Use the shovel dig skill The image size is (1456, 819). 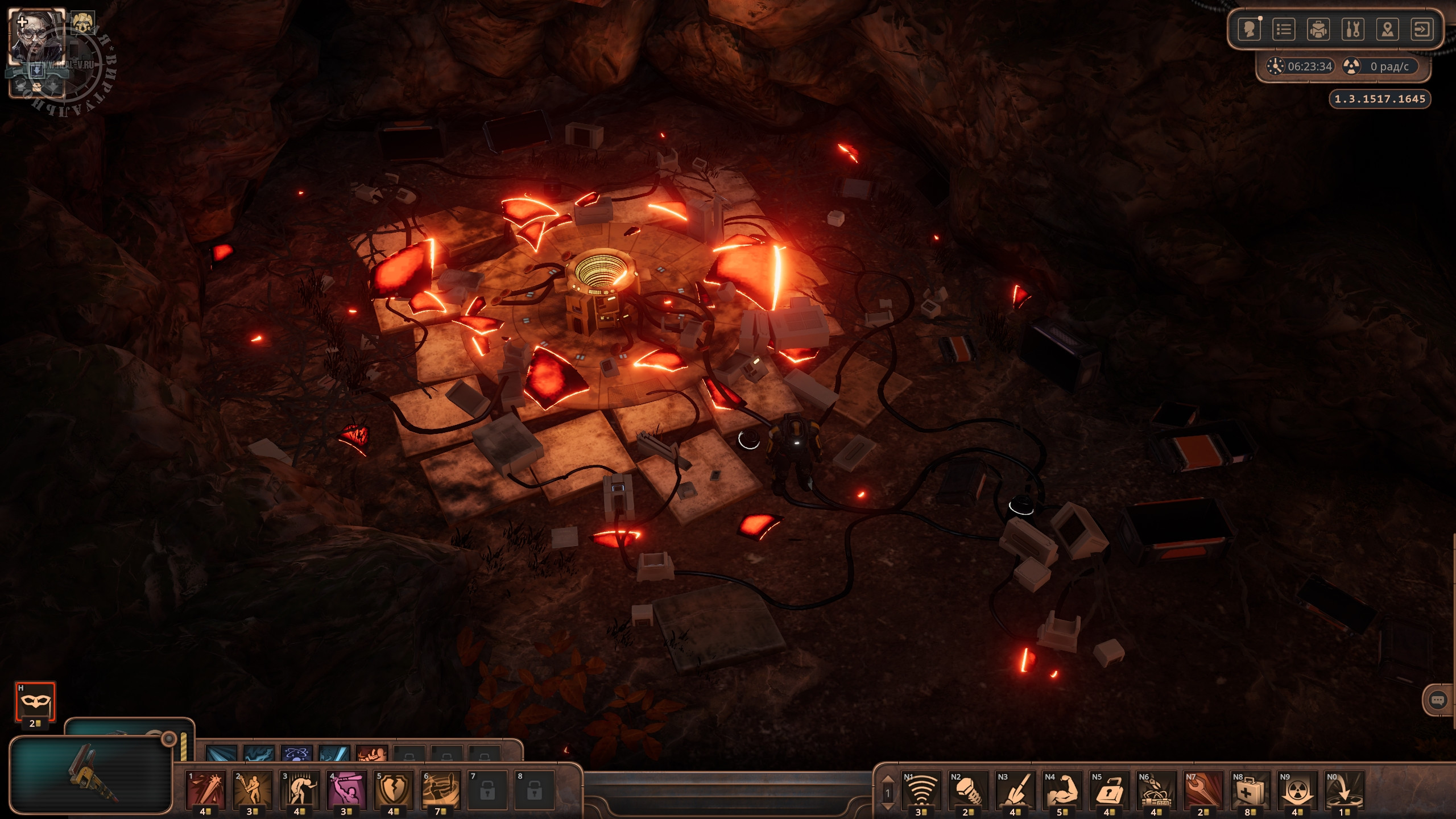1015,789
